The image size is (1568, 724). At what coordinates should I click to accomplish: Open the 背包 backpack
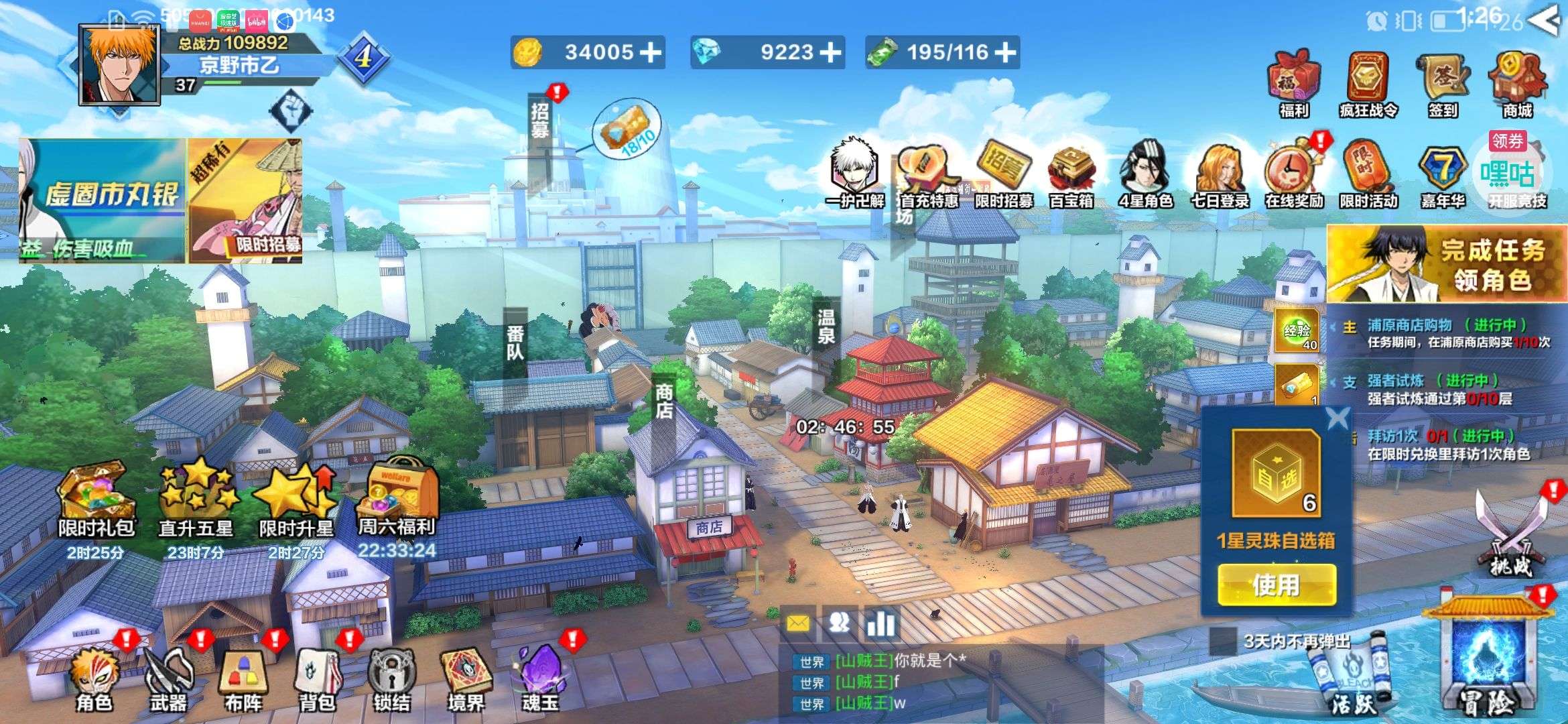(x=317, y=676)
